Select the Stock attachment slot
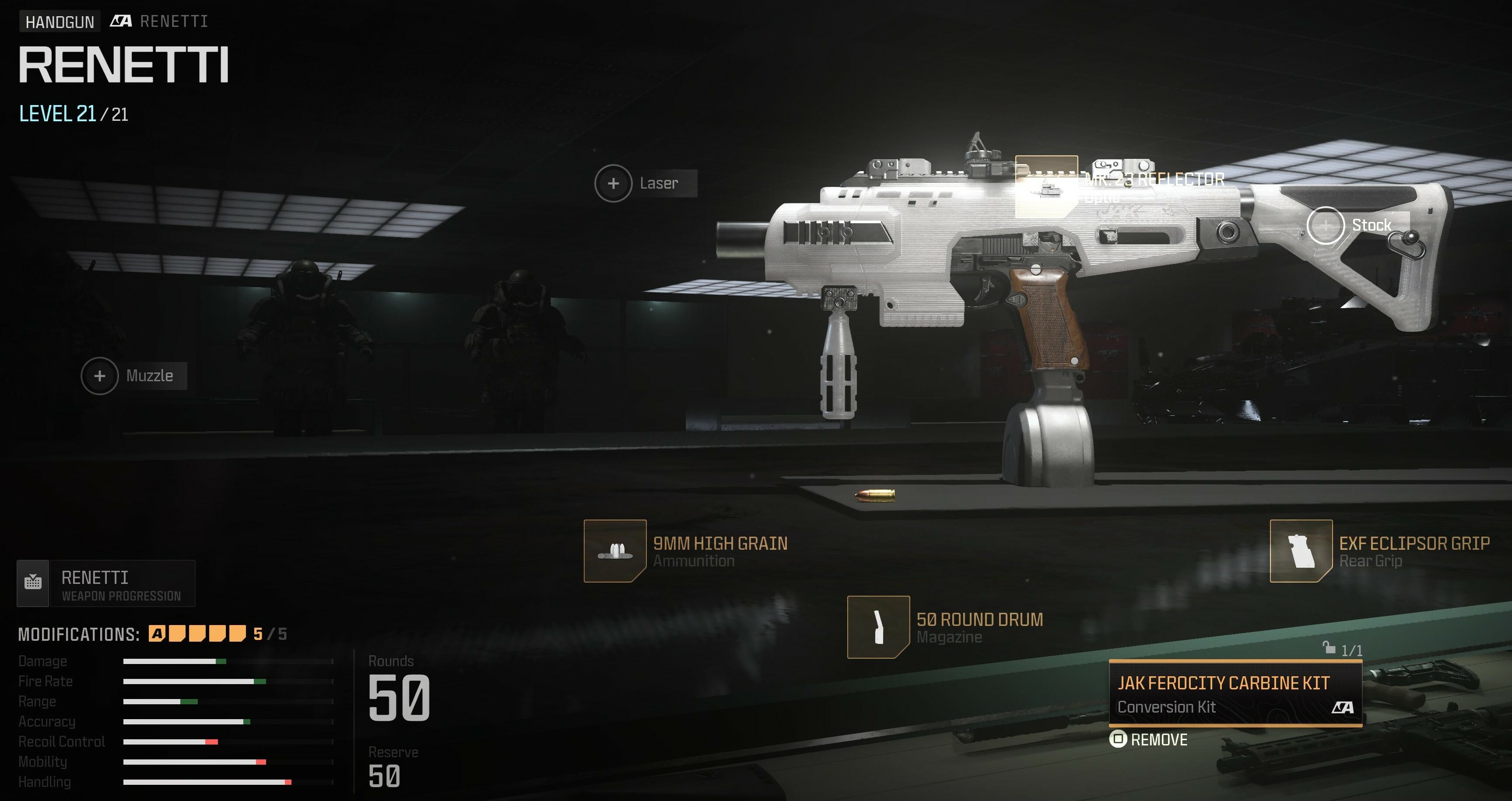 click(x=1325, y=225)
